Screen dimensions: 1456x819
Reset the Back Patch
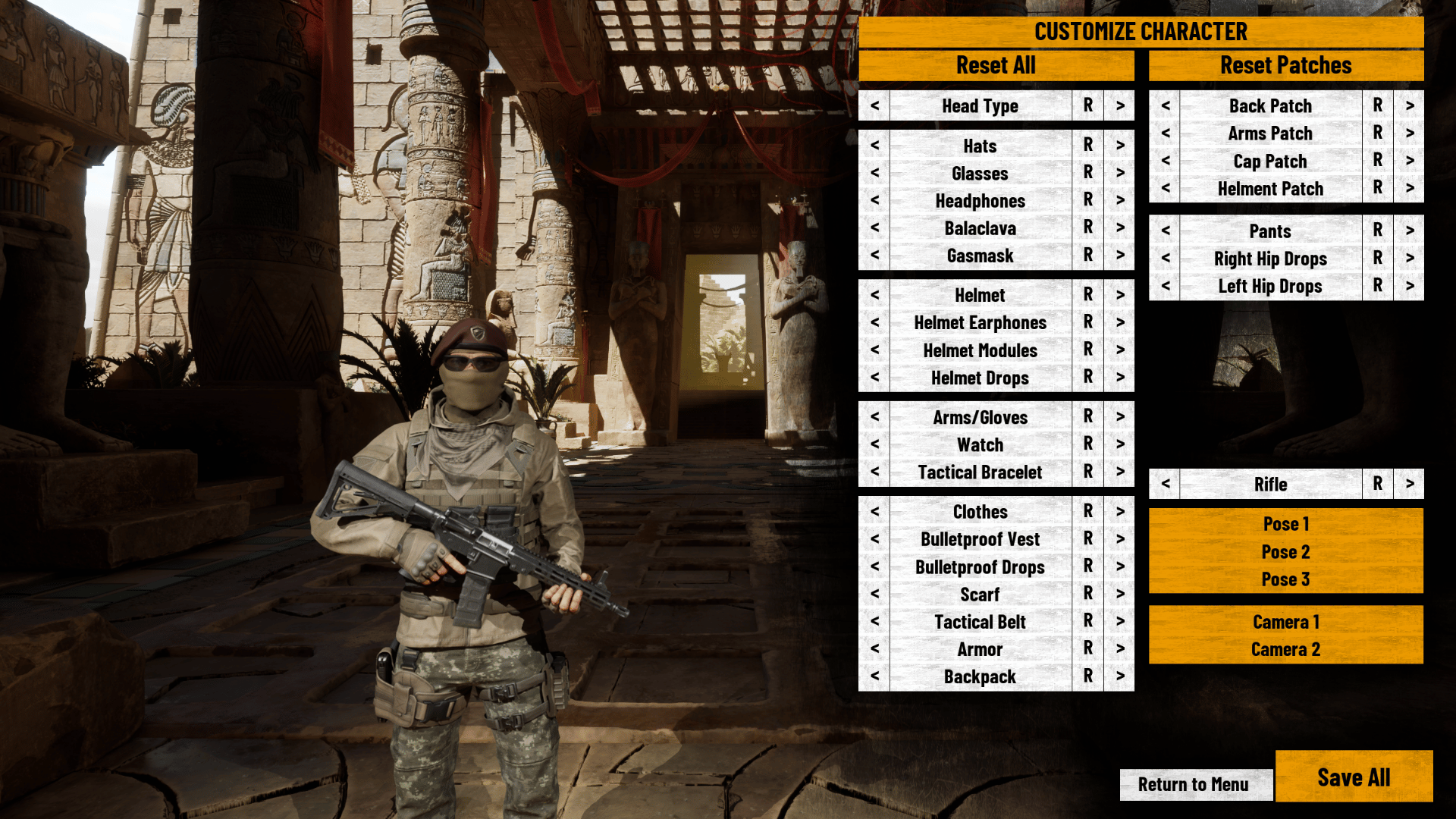[x=1376, y=106]
